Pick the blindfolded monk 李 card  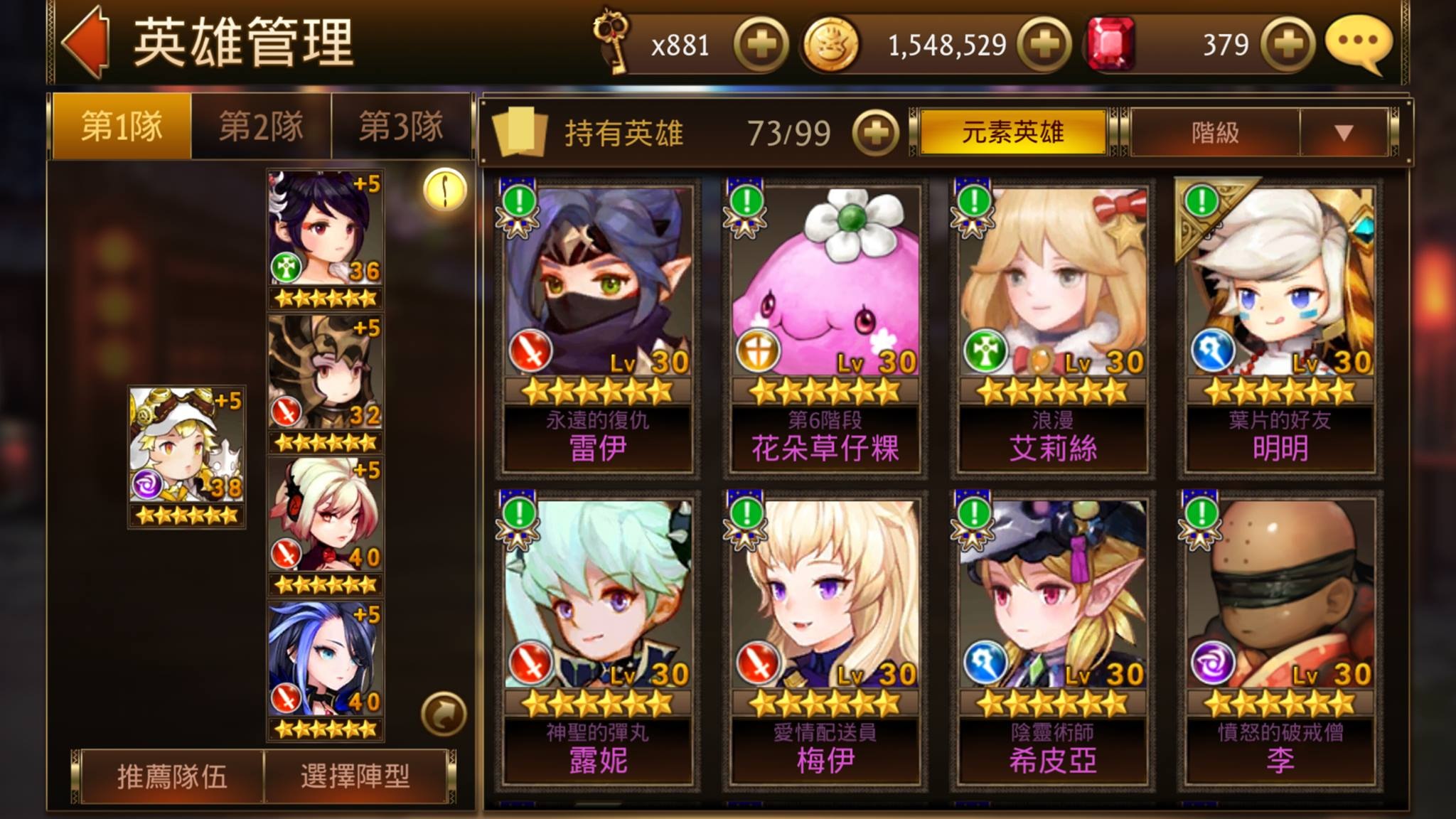coord(1280,640)
